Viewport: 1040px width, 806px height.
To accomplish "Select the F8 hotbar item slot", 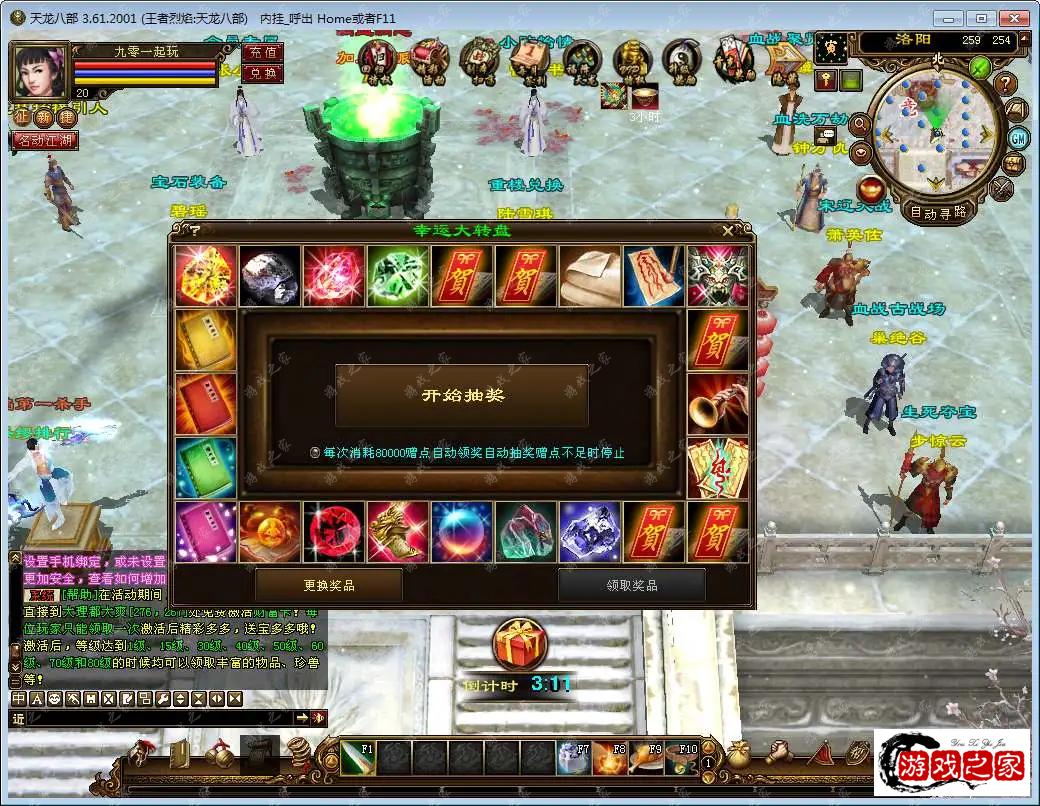I will 609,759.
